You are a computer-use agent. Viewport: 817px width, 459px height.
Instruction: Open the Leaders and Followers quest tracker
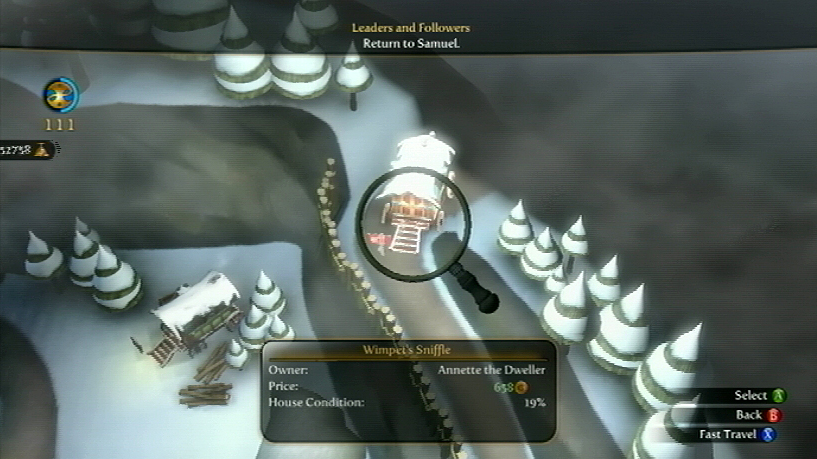[x=410, y=35]
